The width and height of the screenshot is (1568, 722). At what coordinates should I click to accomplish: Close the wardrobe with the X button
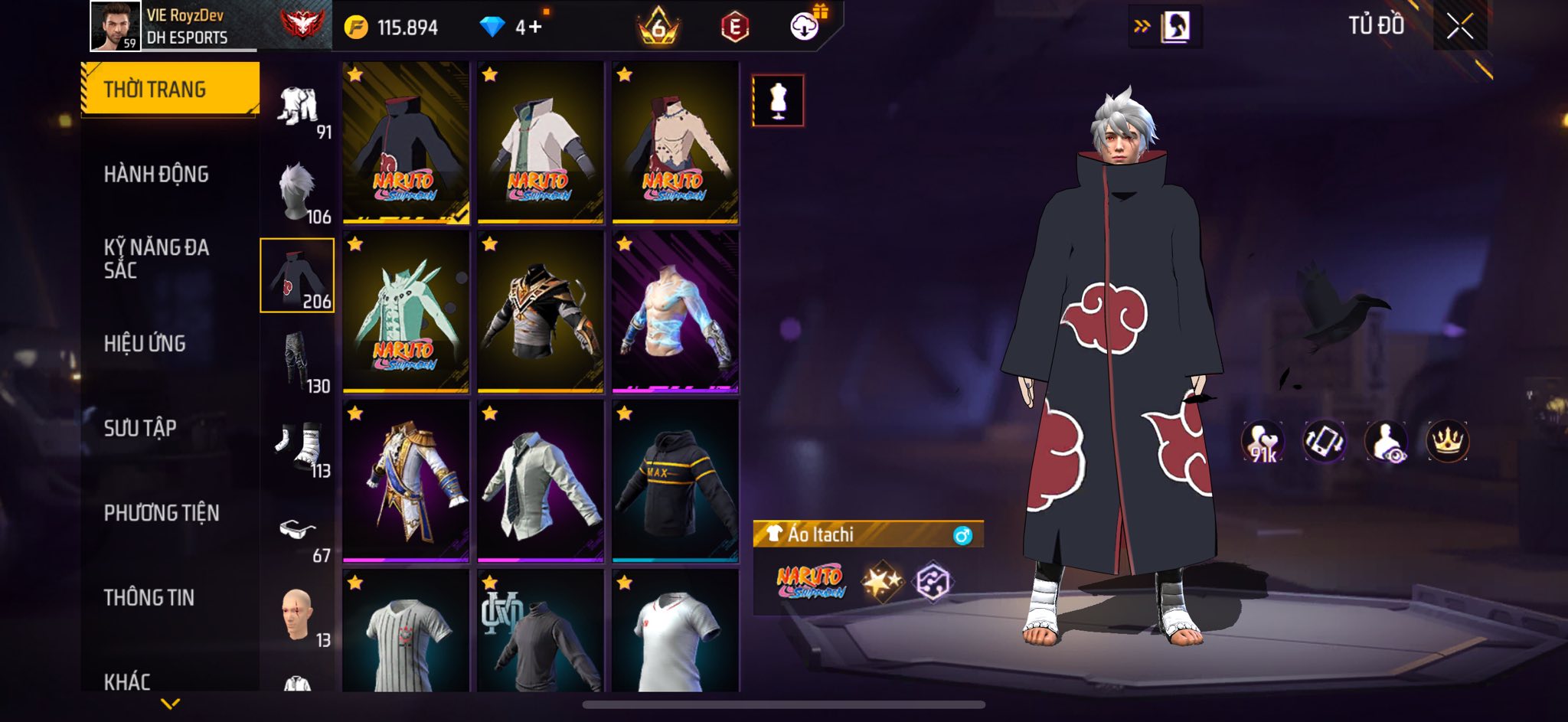coord(1459,27)
